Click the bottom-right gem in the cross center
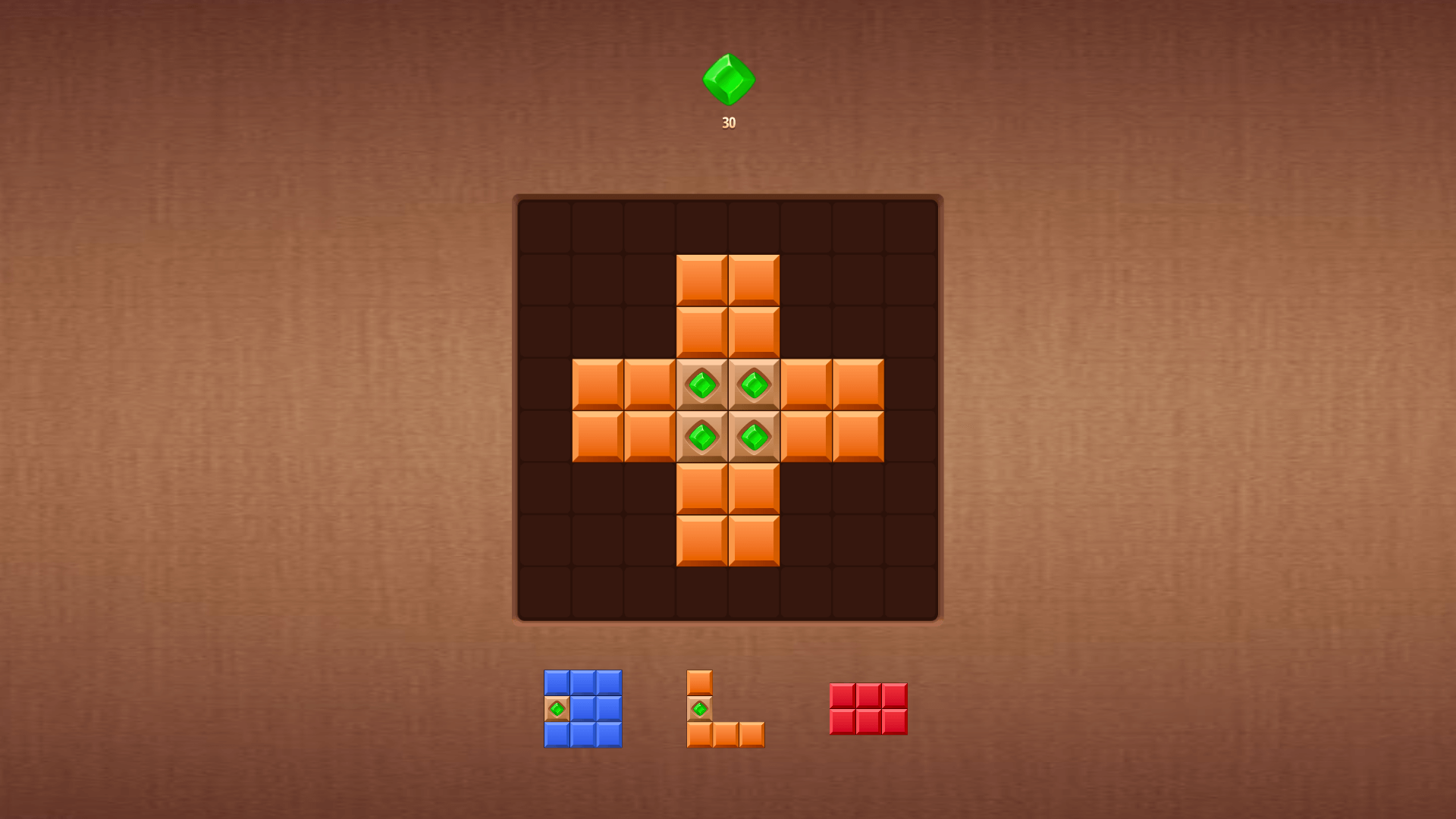Image resolution: width=1456 pixels, height=819 pixels. click(755, 438)
